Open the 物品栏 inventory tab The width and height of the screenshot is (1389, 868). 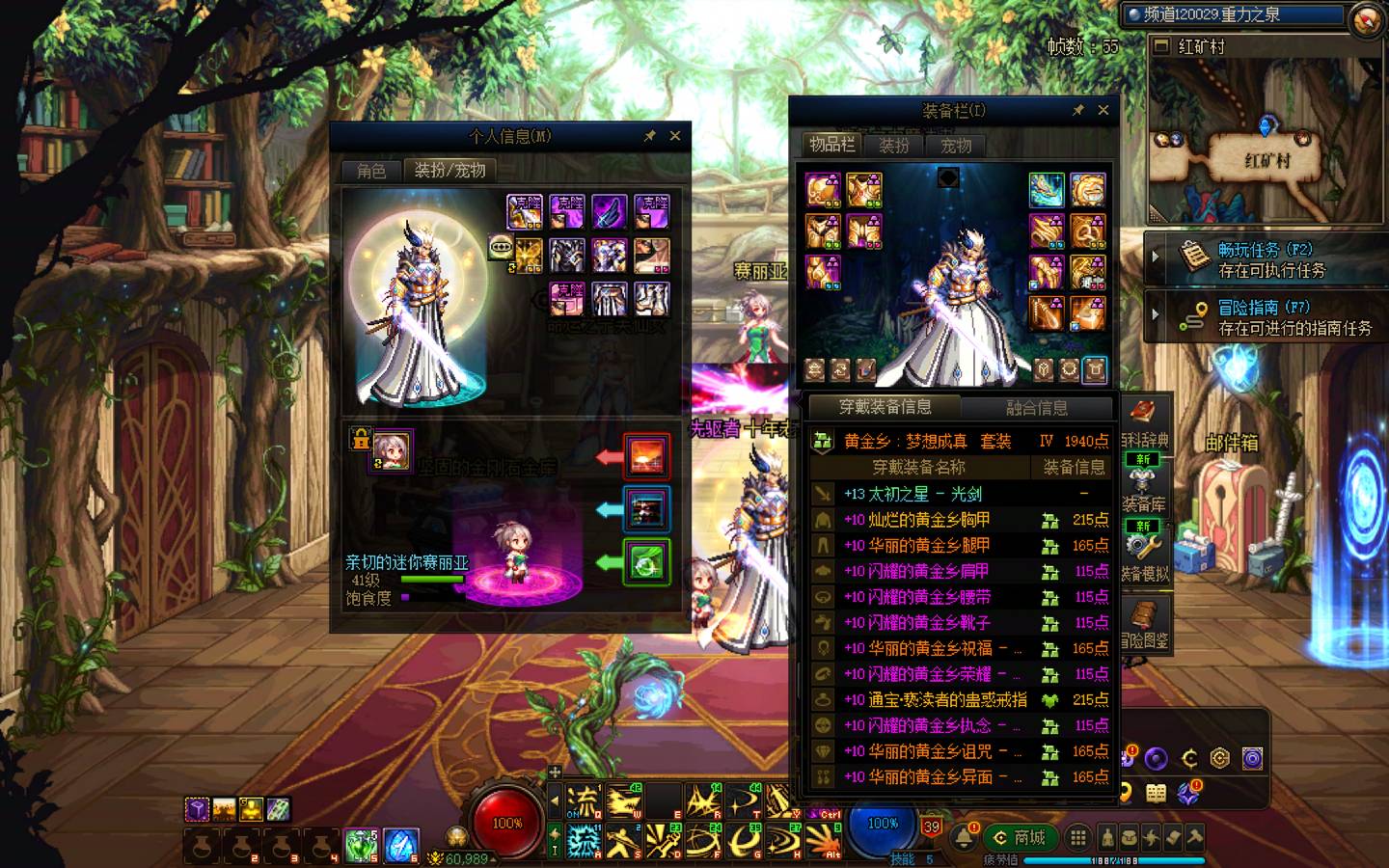(831, 145)
